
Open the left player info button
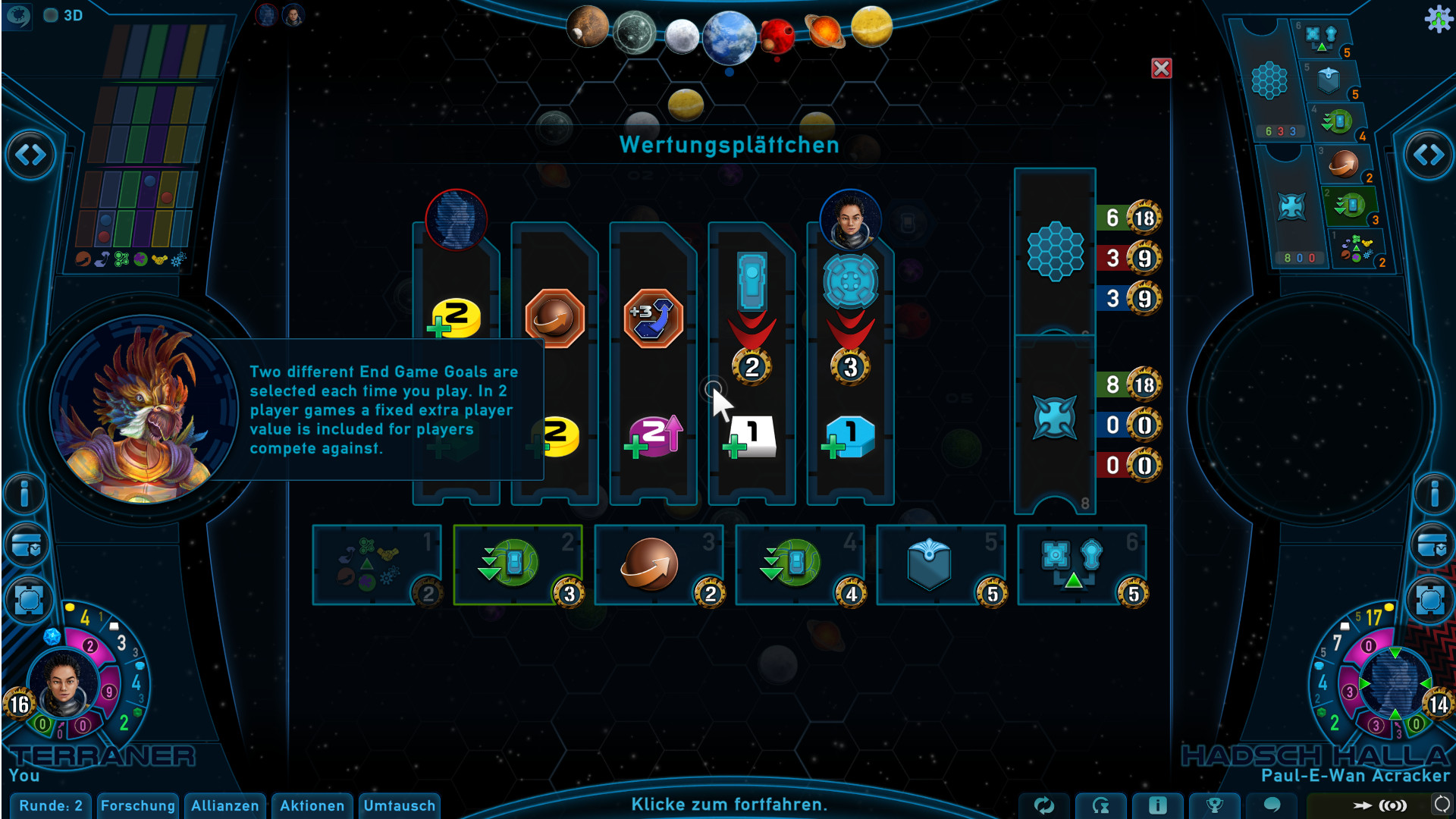click(x=25, y=494)
